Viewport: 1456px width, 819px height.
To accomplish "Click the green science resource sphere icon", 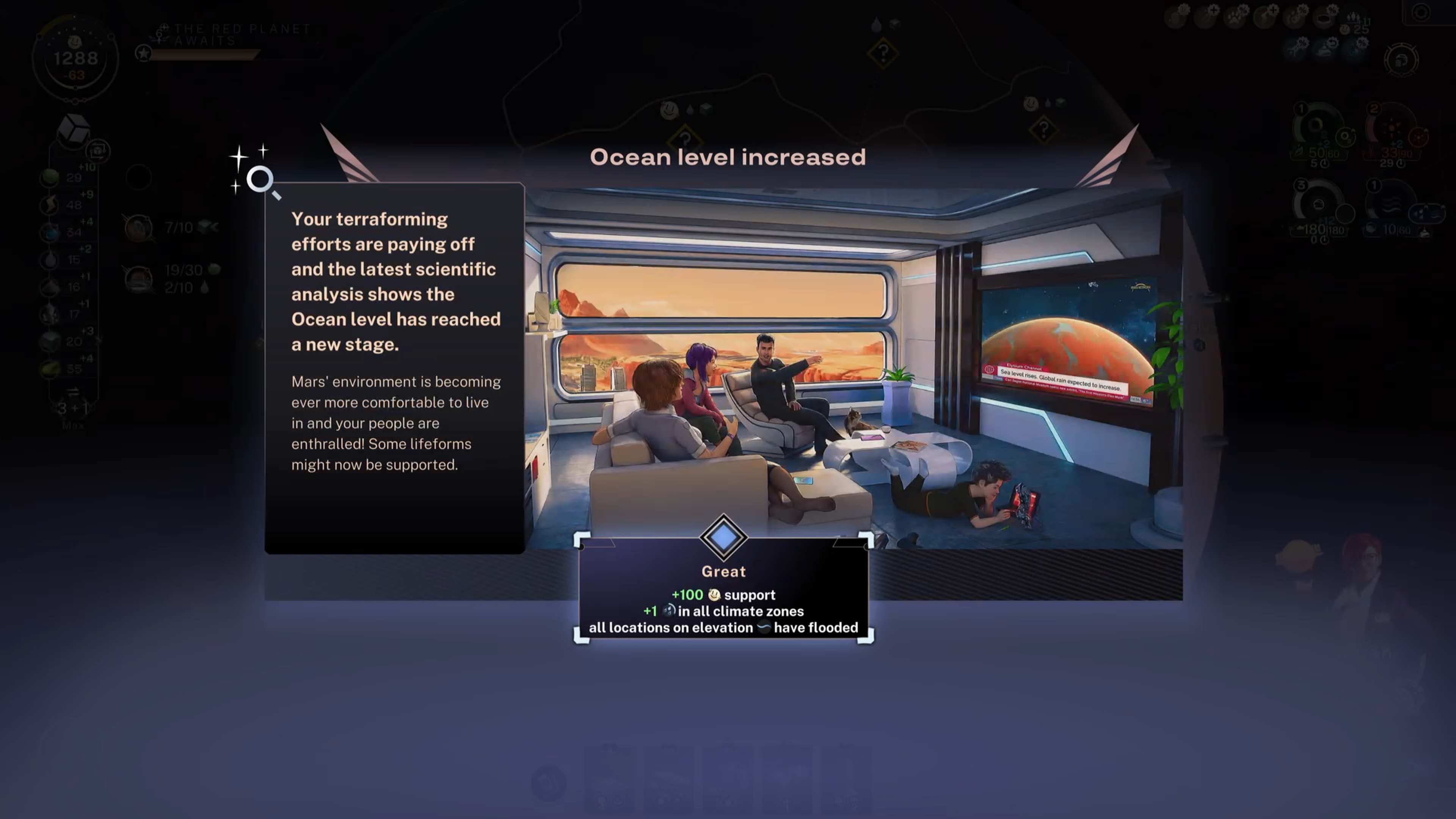I will point(50,177).
